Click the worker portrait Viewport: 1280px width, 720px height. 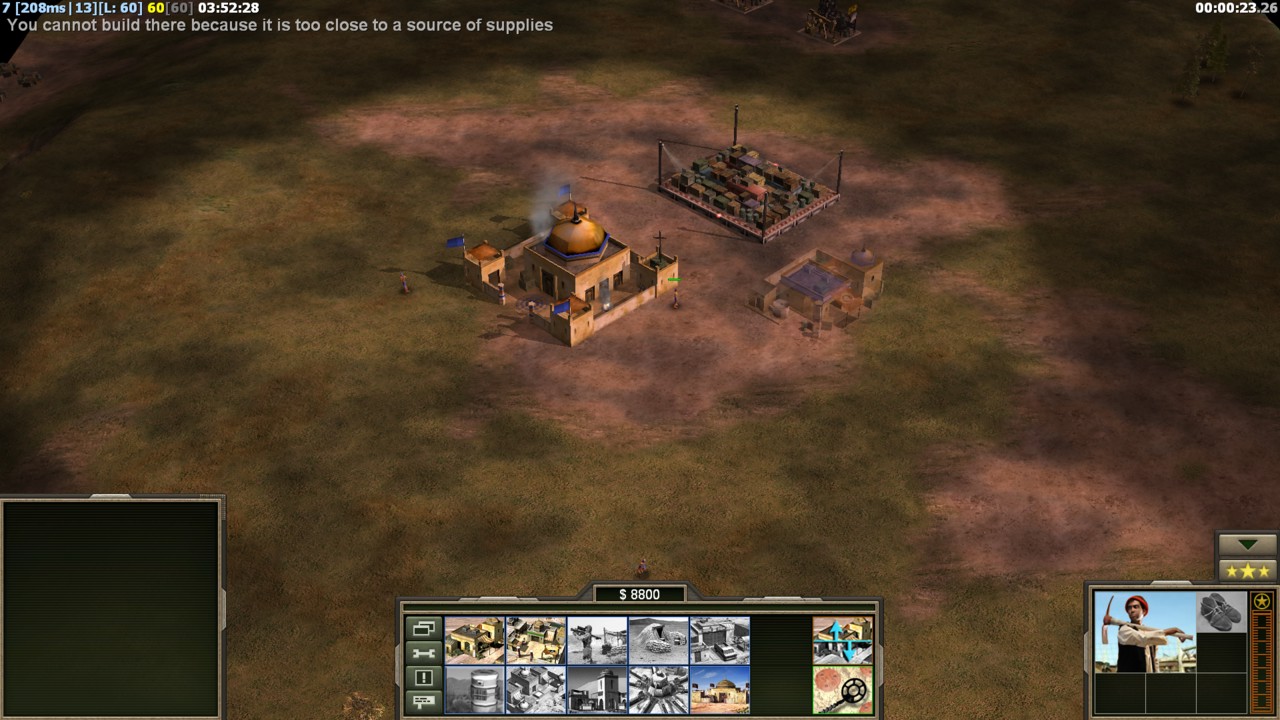[1144, 631]
